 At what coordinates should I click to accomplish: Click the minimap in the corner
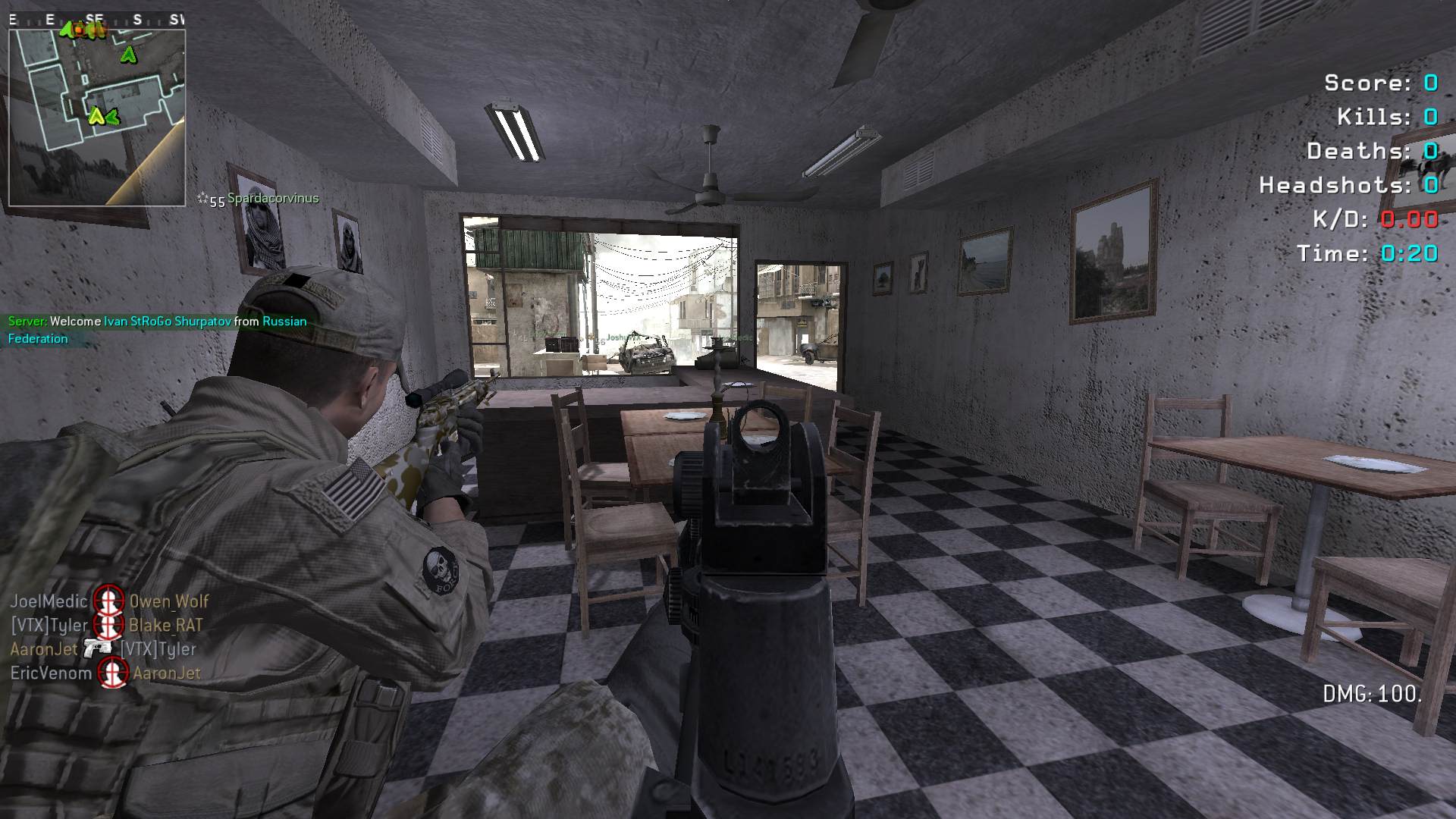point(96,118)
